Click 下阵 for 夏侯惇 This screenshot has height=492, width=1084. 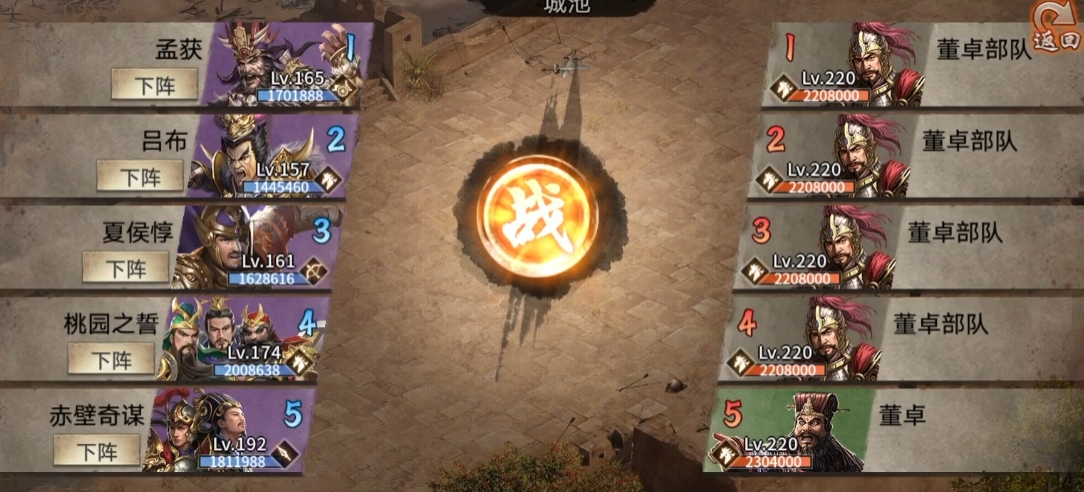(125, 266)
